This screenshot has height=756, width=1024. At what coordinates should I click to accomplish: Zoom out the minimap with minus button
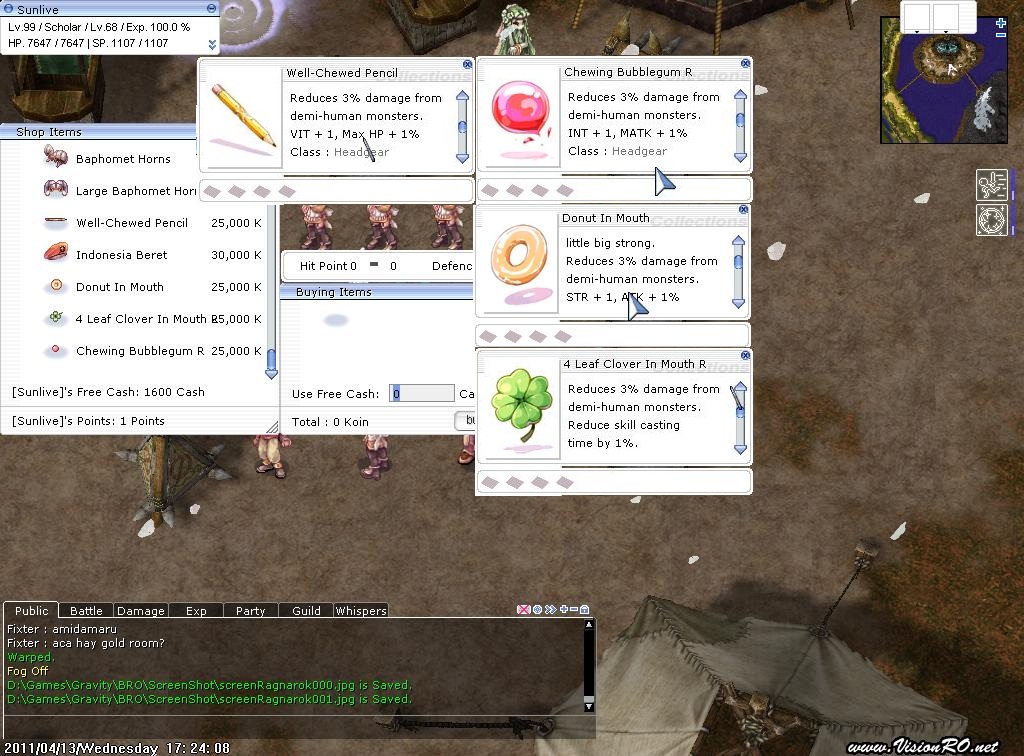1001,35
